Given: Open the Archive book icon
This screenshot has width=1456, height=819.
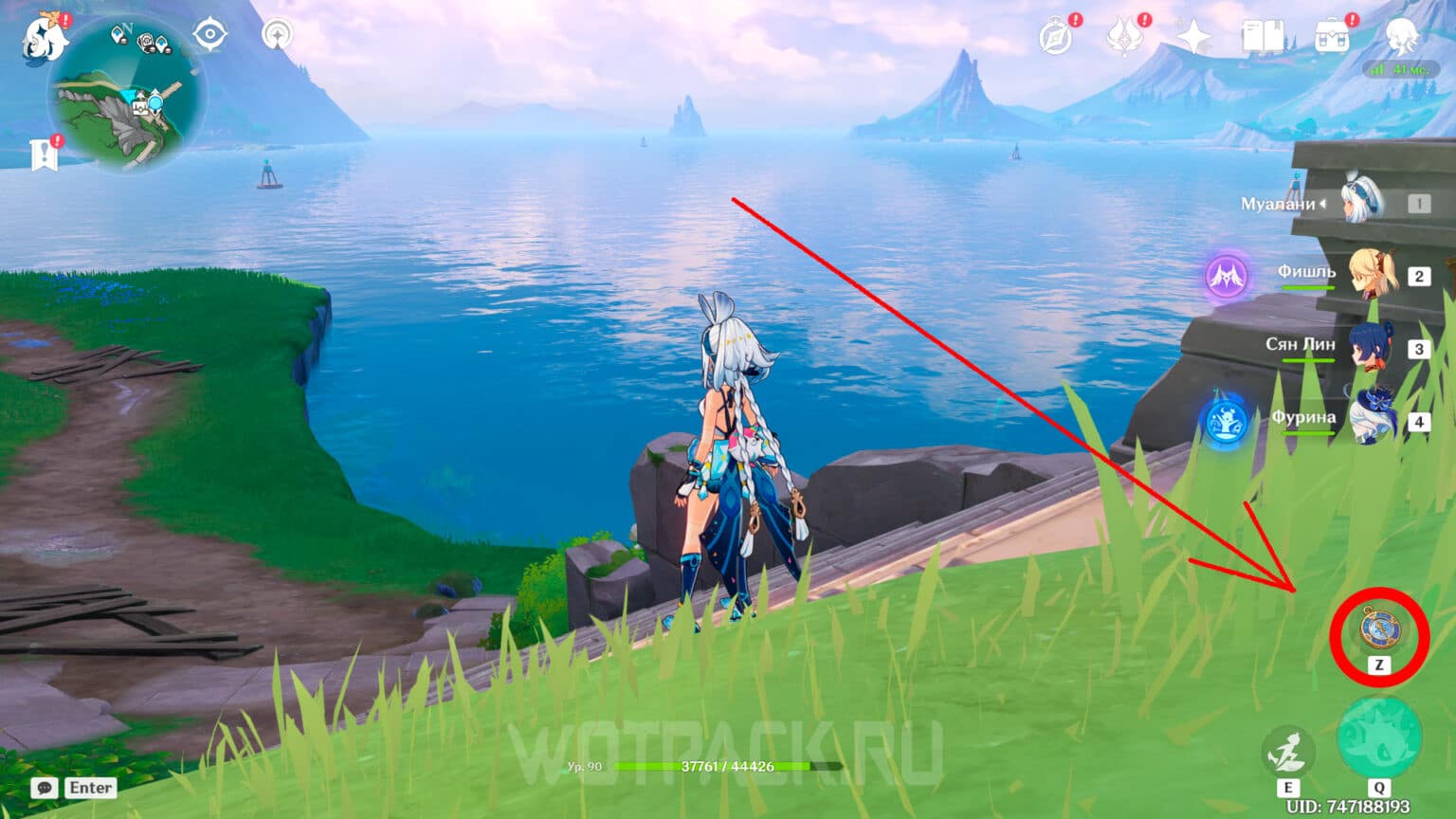Looking at the screenshot, I should (1261, 35).
